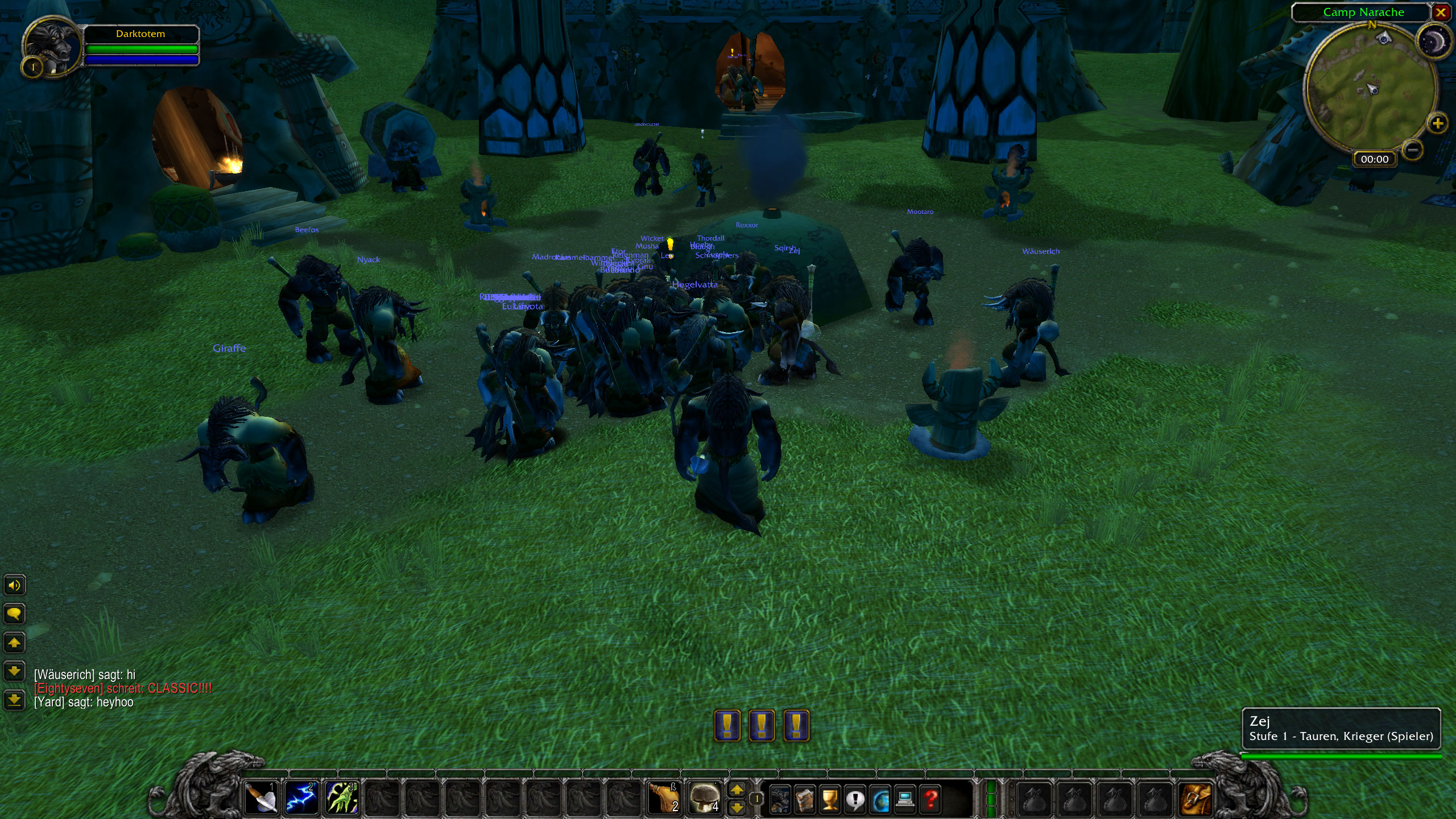The width and height of the screenshot is (1456, 819).
Task: Click the moon day-night indicator
Action: point(1434,42)
